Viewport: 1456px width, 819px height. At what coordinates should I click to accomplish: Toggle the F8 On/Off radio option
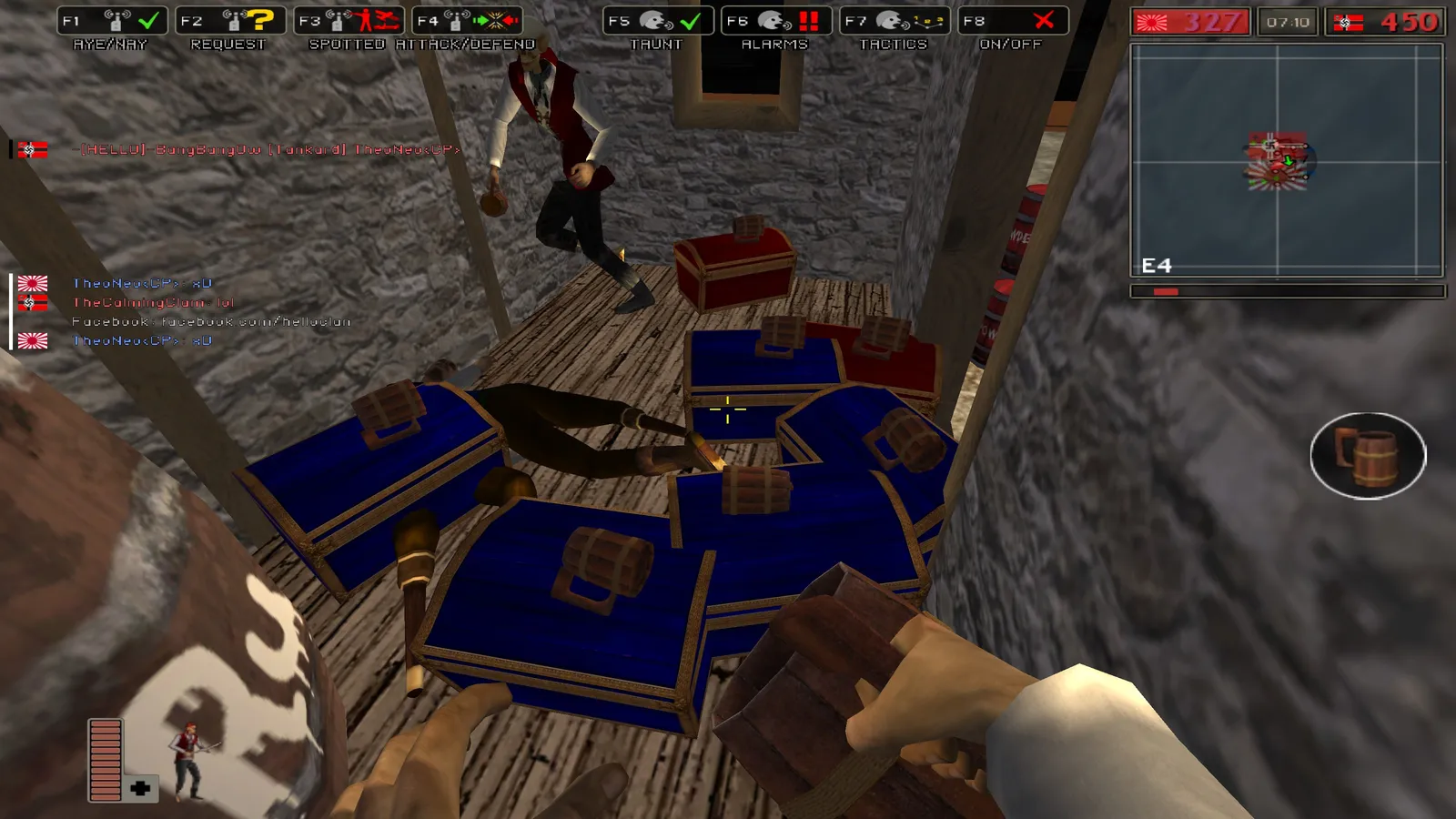click(1013, 21)
